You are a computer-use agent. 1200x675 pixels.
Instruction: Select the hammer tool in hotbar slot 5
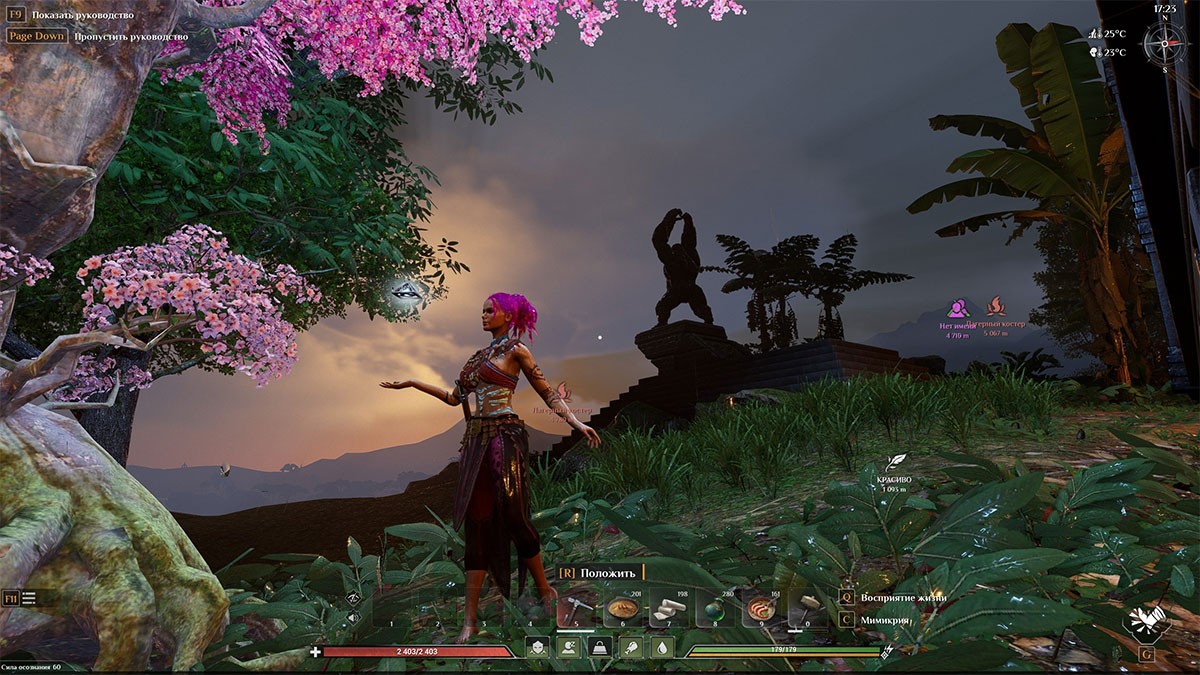577,608
